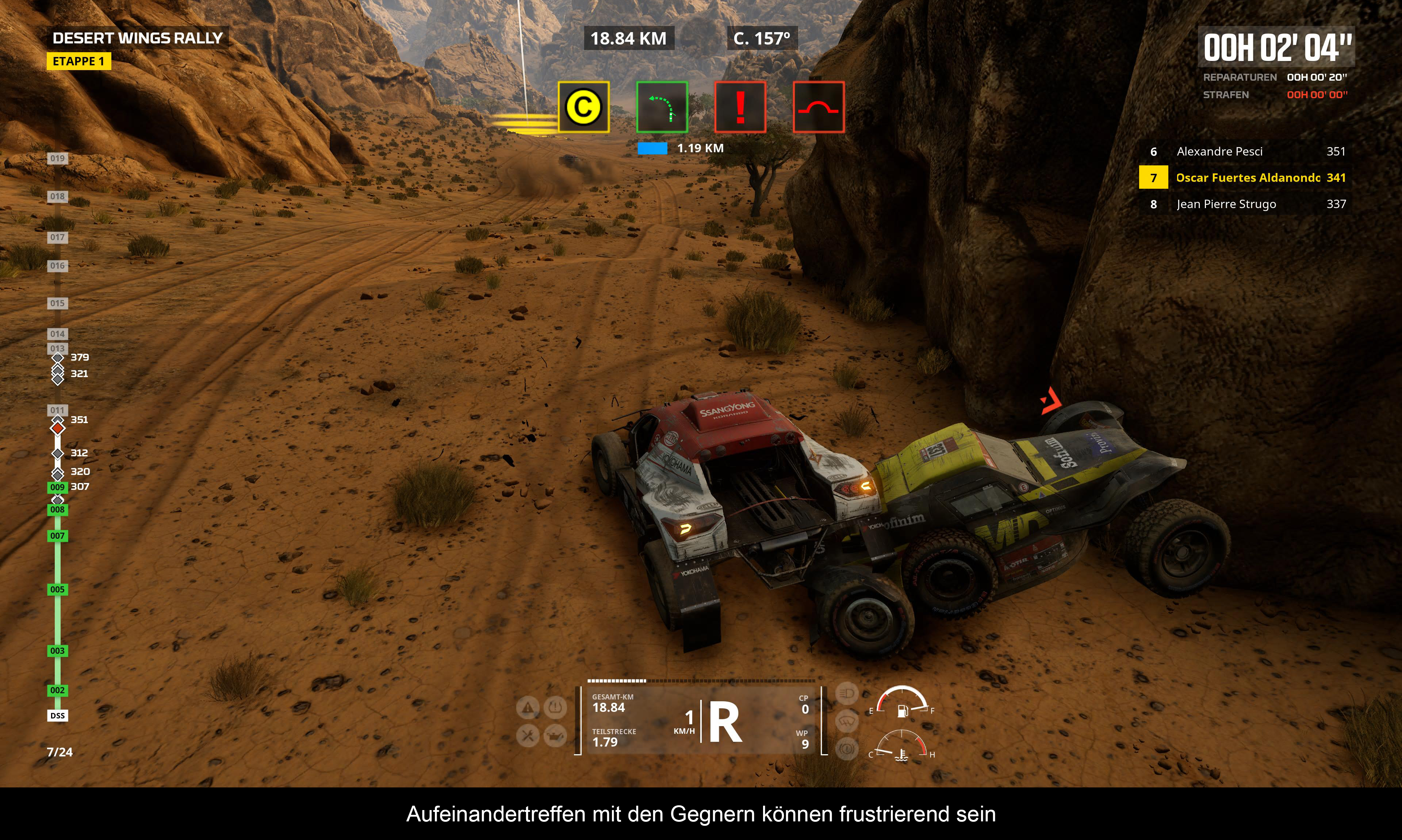
Task: Select the red bump warning roadbook icon
Action: (x=819, y=107)
